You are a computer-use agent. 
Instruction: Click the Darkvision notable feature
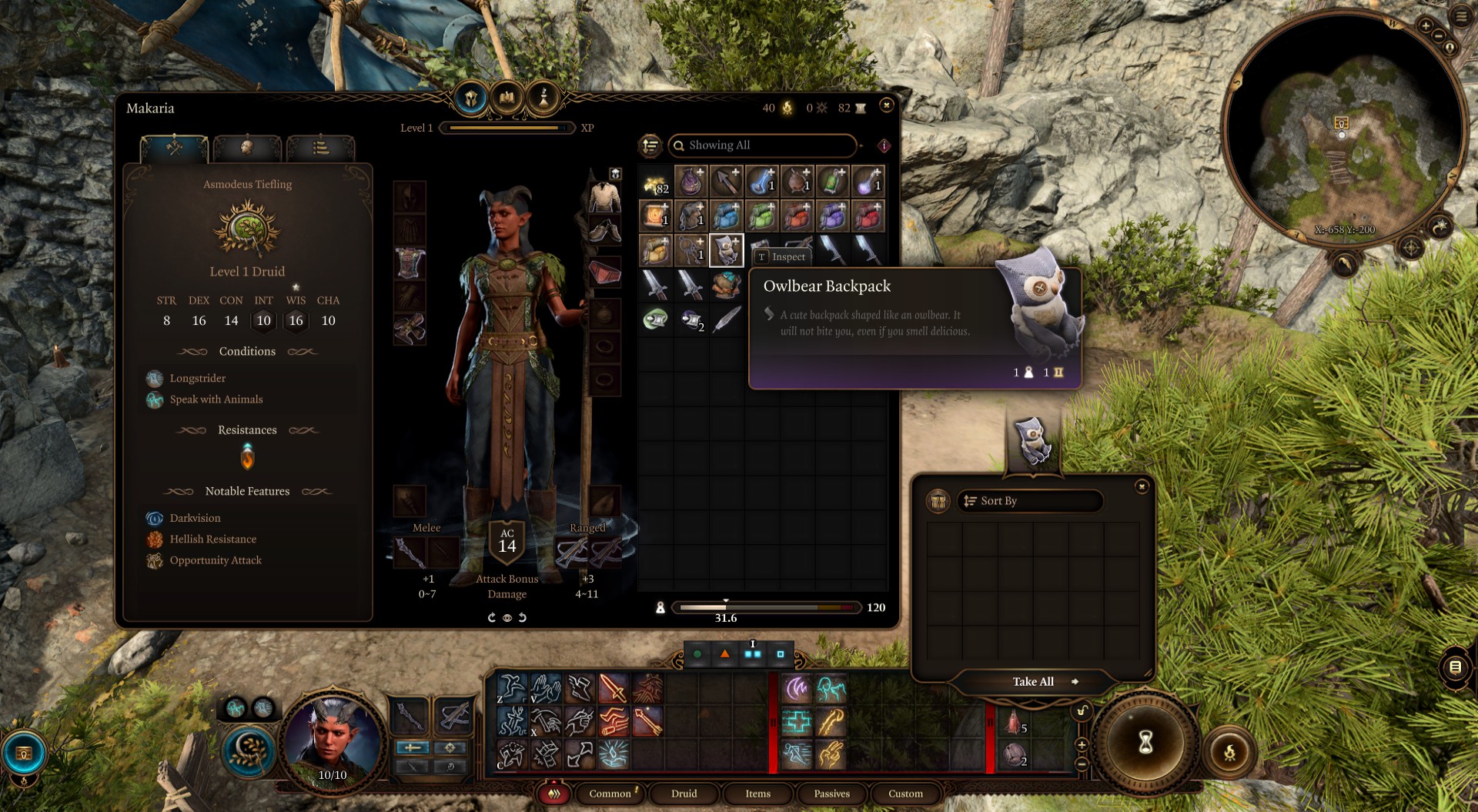tap(195, 519)
